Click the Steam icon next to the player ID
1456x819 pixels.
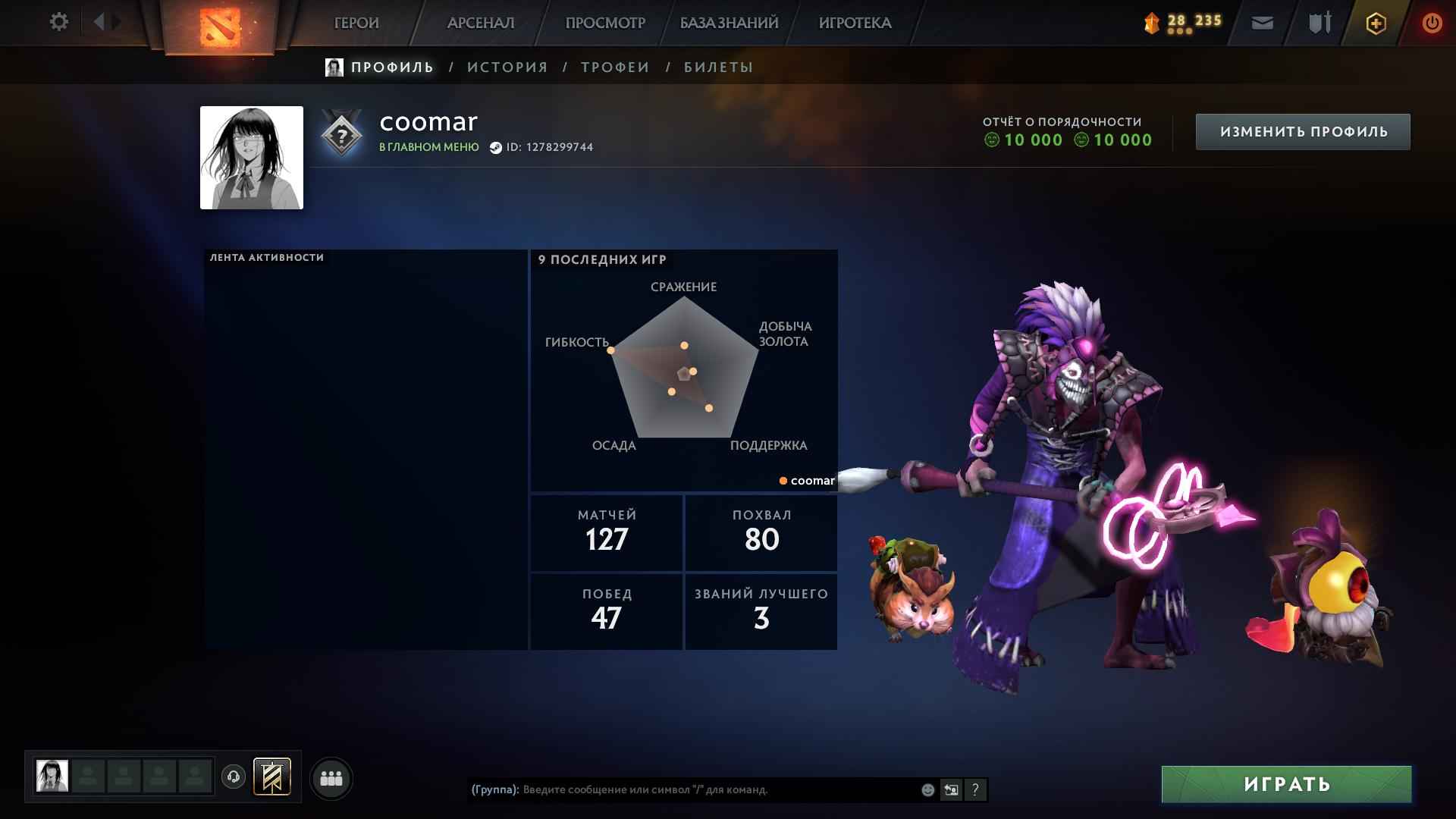pos(497,149)
